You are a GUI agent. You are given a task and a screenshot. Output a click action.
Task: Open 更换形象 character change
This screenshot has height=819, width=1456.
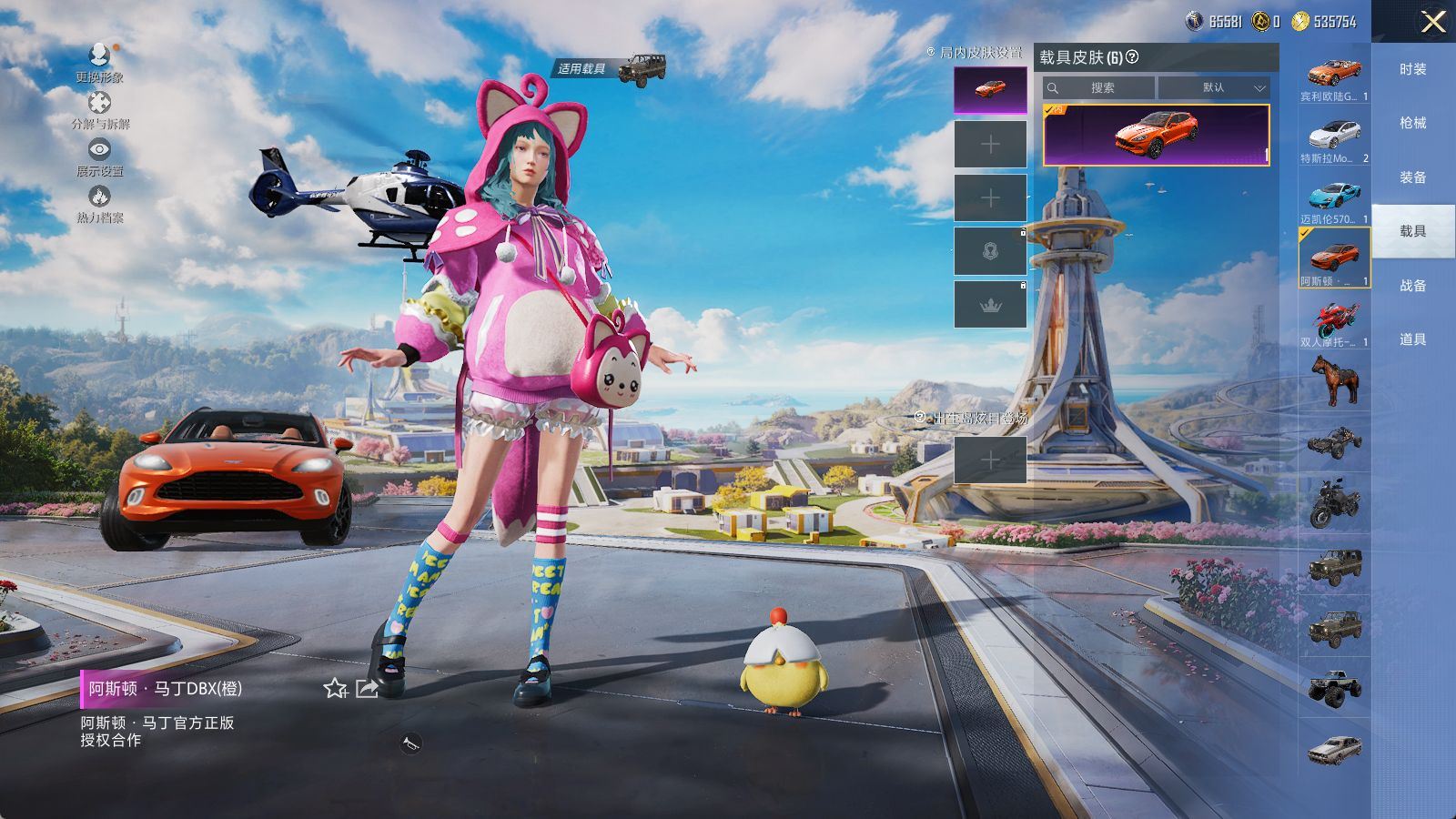tap(100, 62)
